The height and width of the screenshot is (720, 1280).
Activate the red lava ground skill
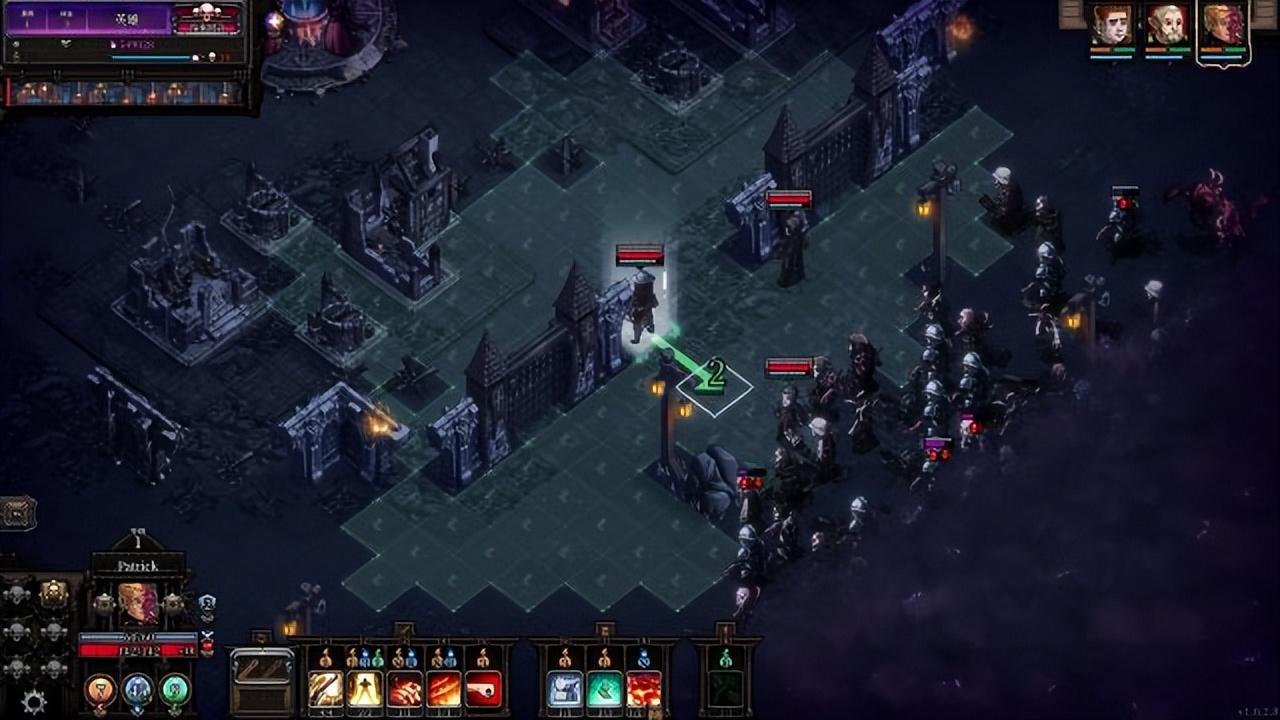click(x=645, y=688)
